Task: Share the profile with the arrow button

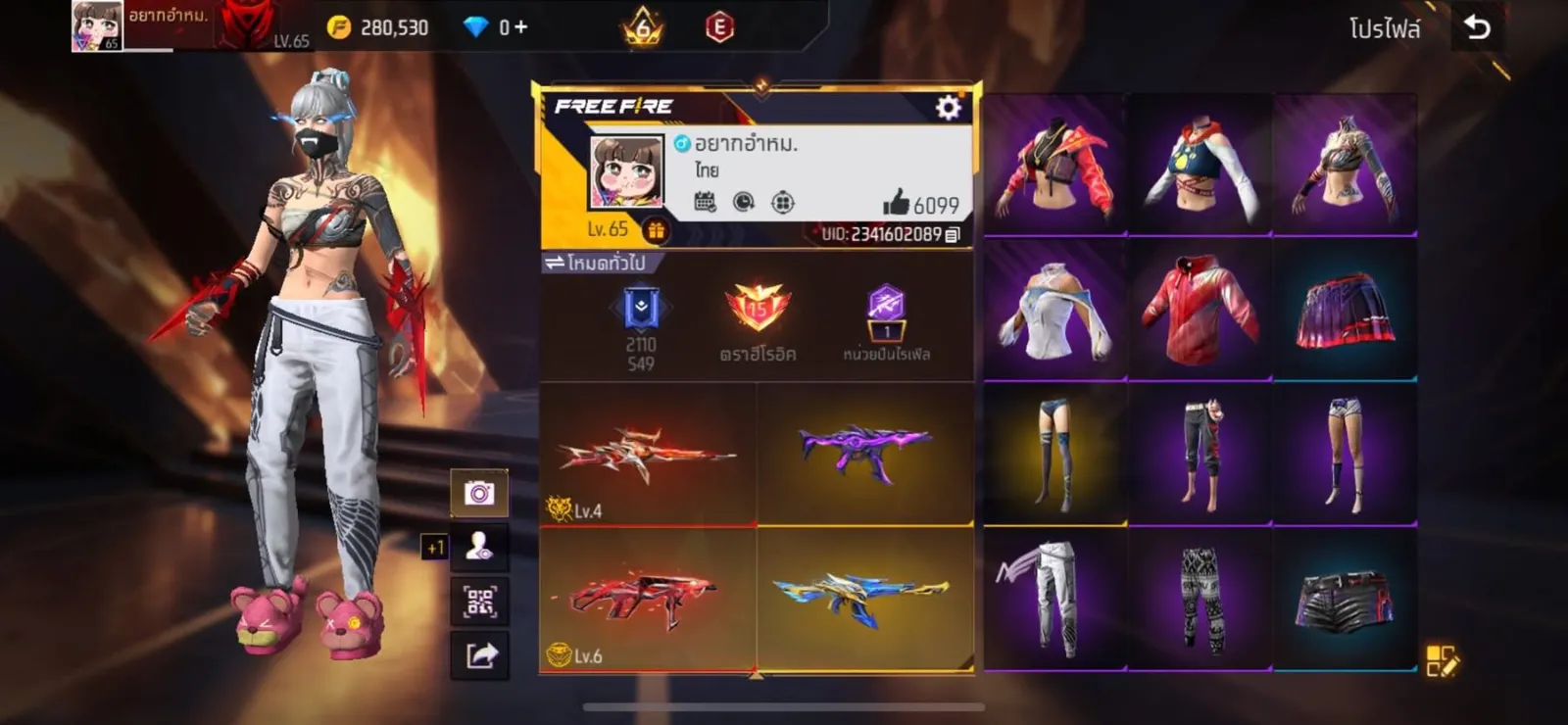Action: 479,654
